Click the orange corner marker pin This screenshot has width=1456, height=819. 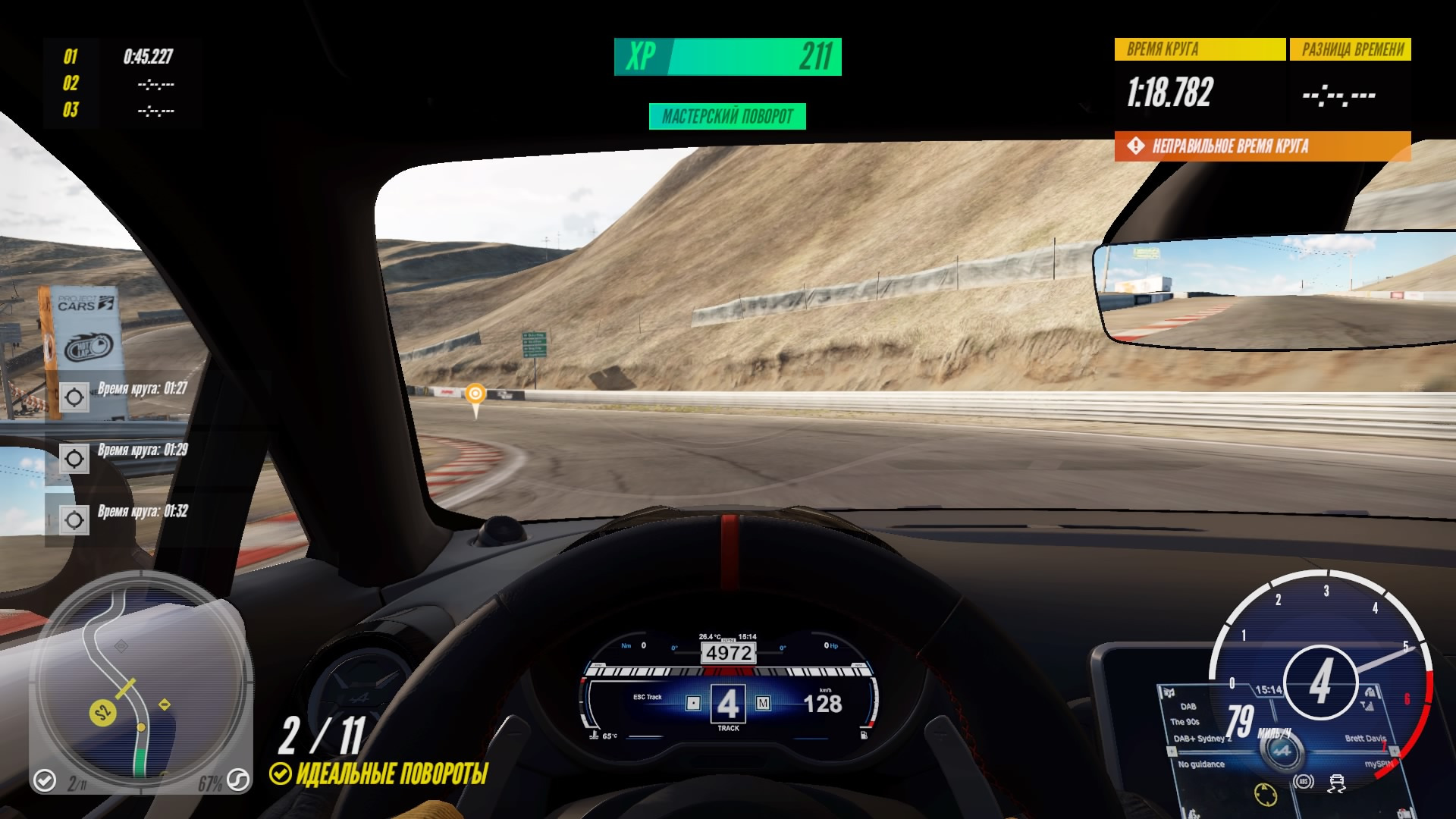tap(475, 396)
